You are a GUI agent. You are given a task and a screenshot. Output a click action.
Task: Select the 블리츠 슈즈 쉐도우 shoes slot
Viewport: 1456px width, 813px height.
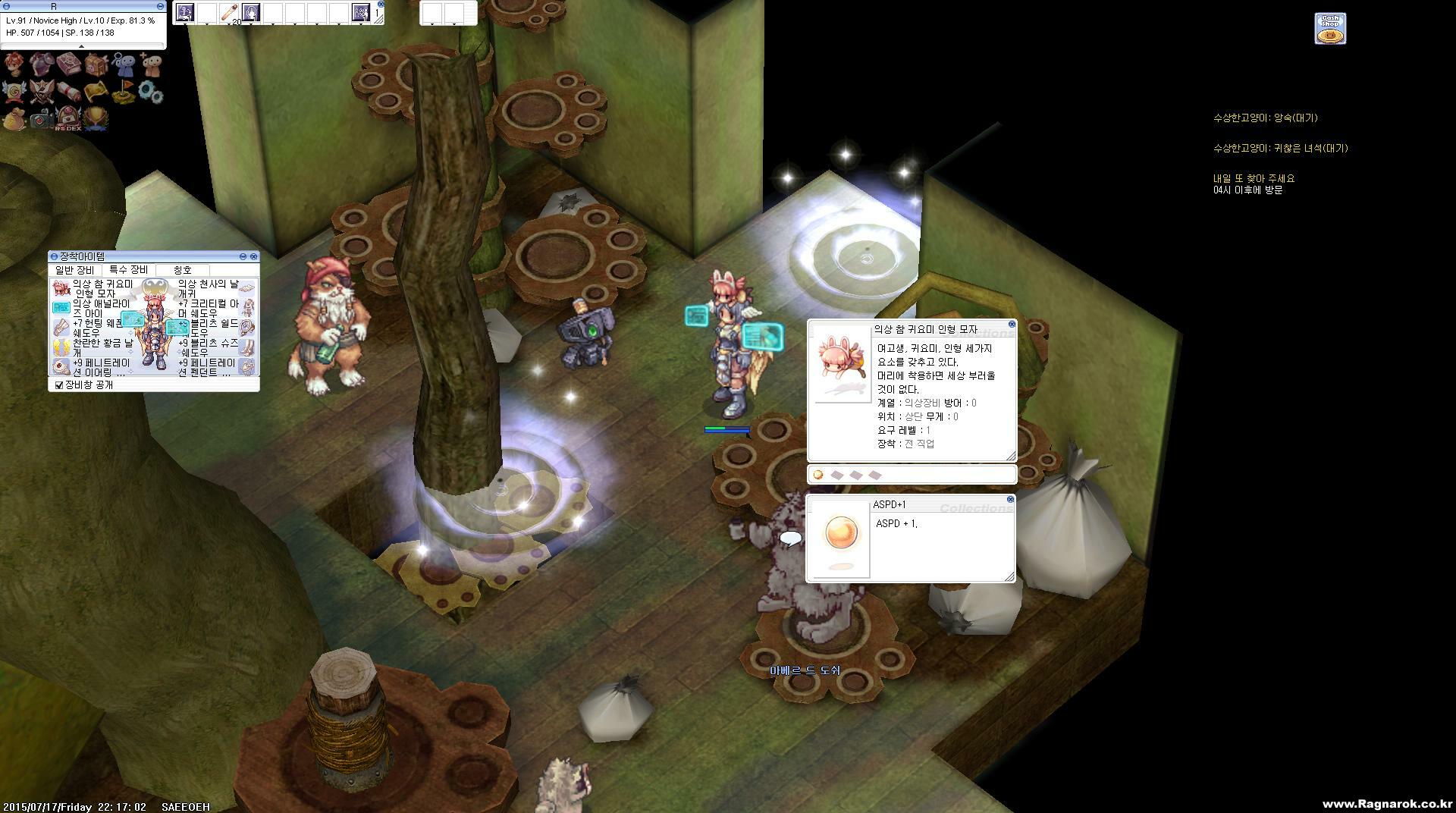(x=247, y=347)
